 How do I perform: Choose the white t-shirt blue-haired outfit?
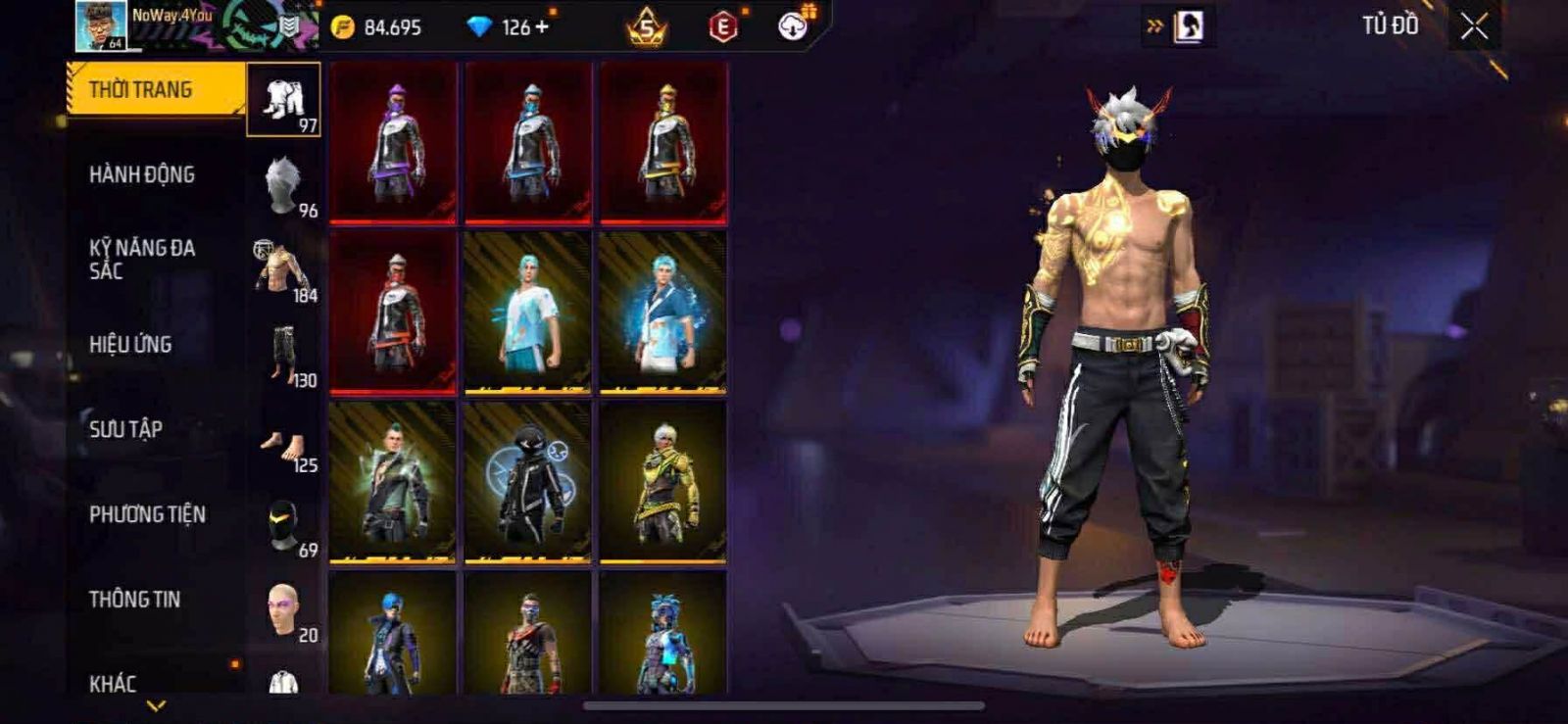[x=527, y=312]
